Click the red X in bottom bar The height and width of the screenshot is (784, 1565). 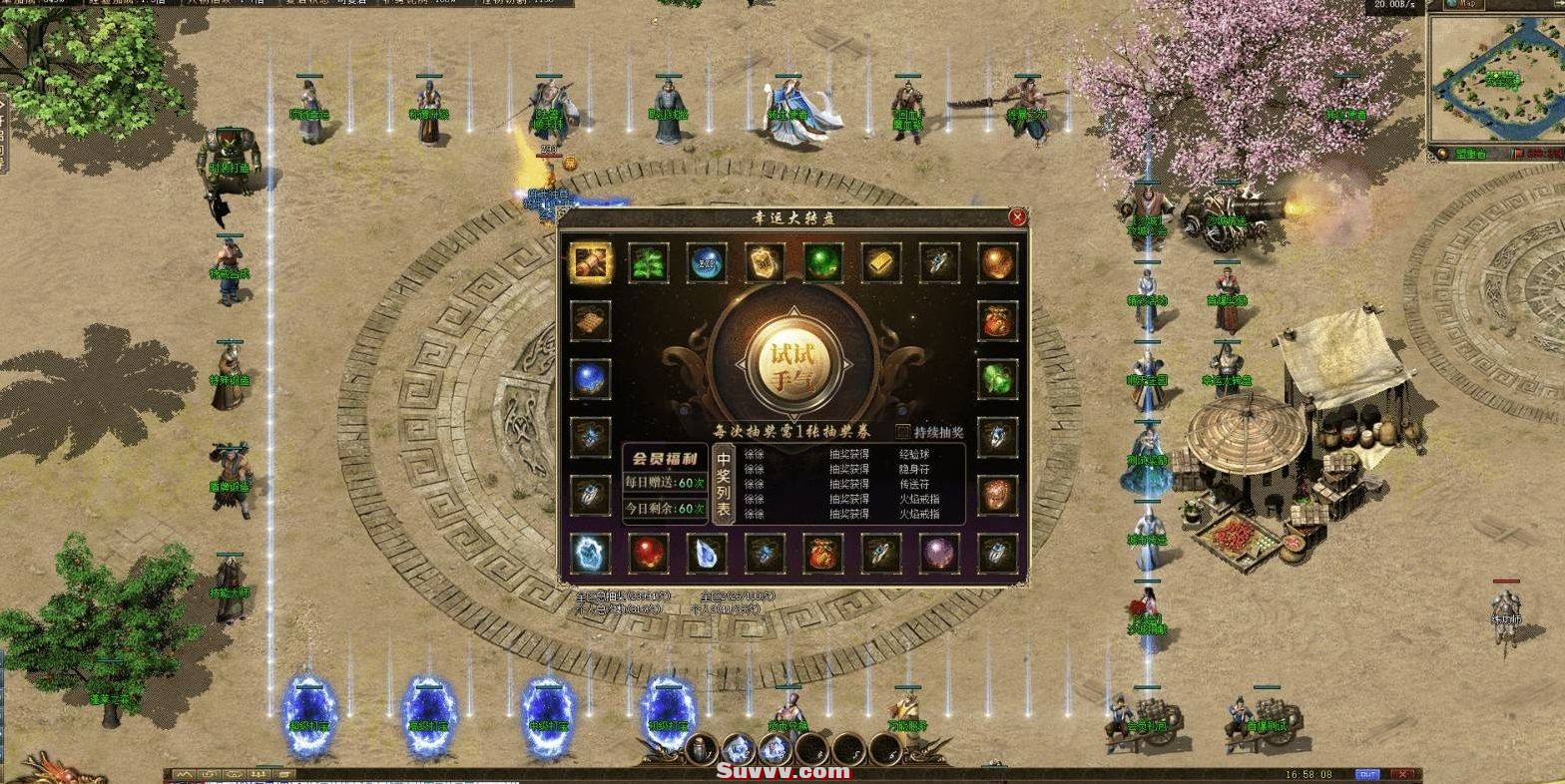point(1402,774)
